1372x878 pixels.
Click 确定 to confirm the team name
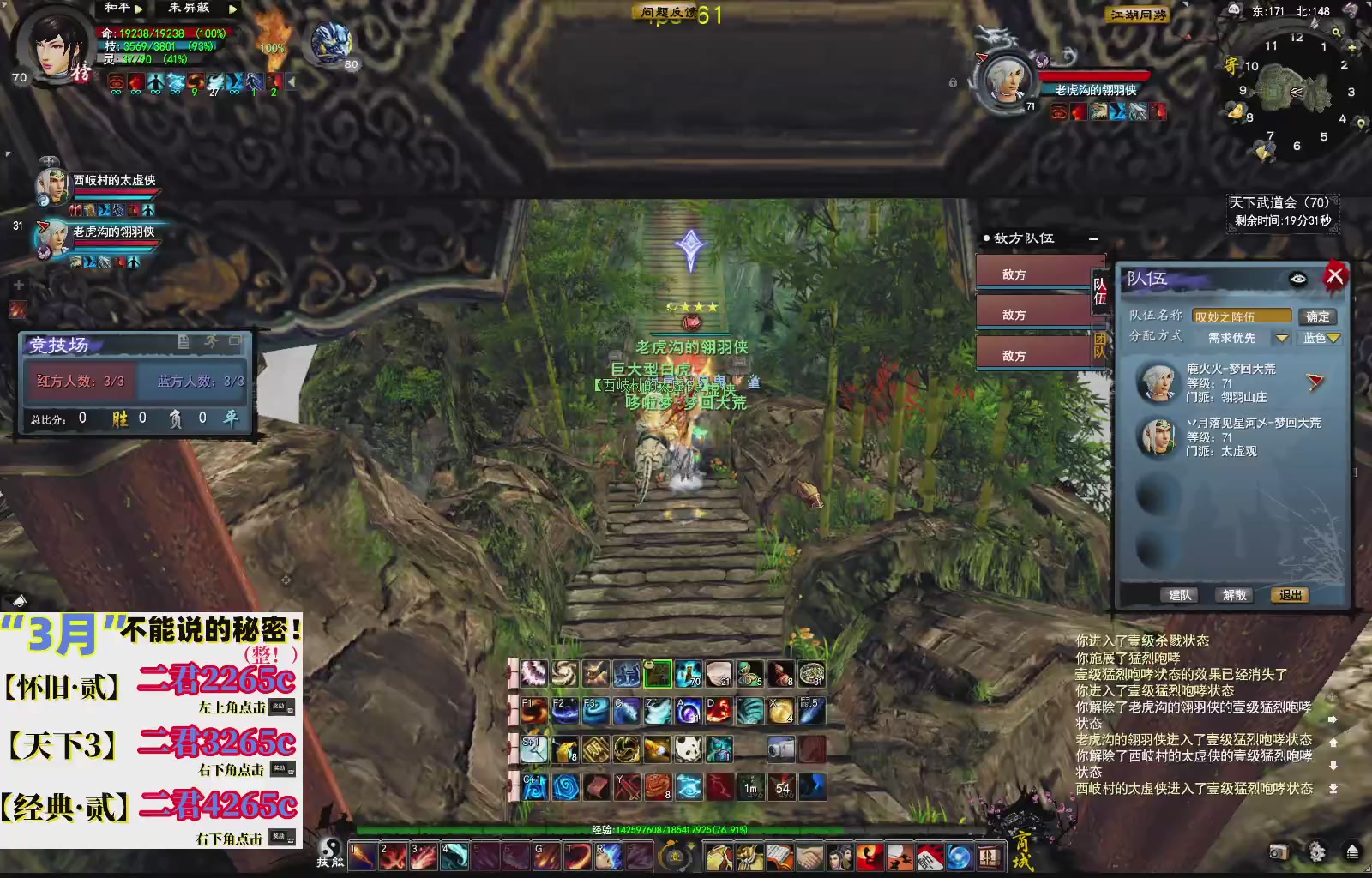click(x=1318, y=316)
